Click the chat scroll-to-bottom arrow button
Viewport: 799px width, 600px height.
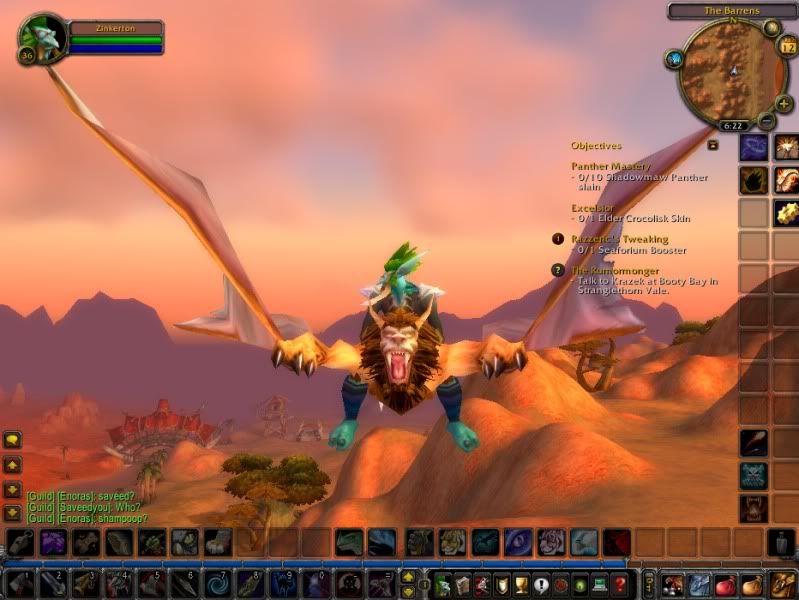12,512
